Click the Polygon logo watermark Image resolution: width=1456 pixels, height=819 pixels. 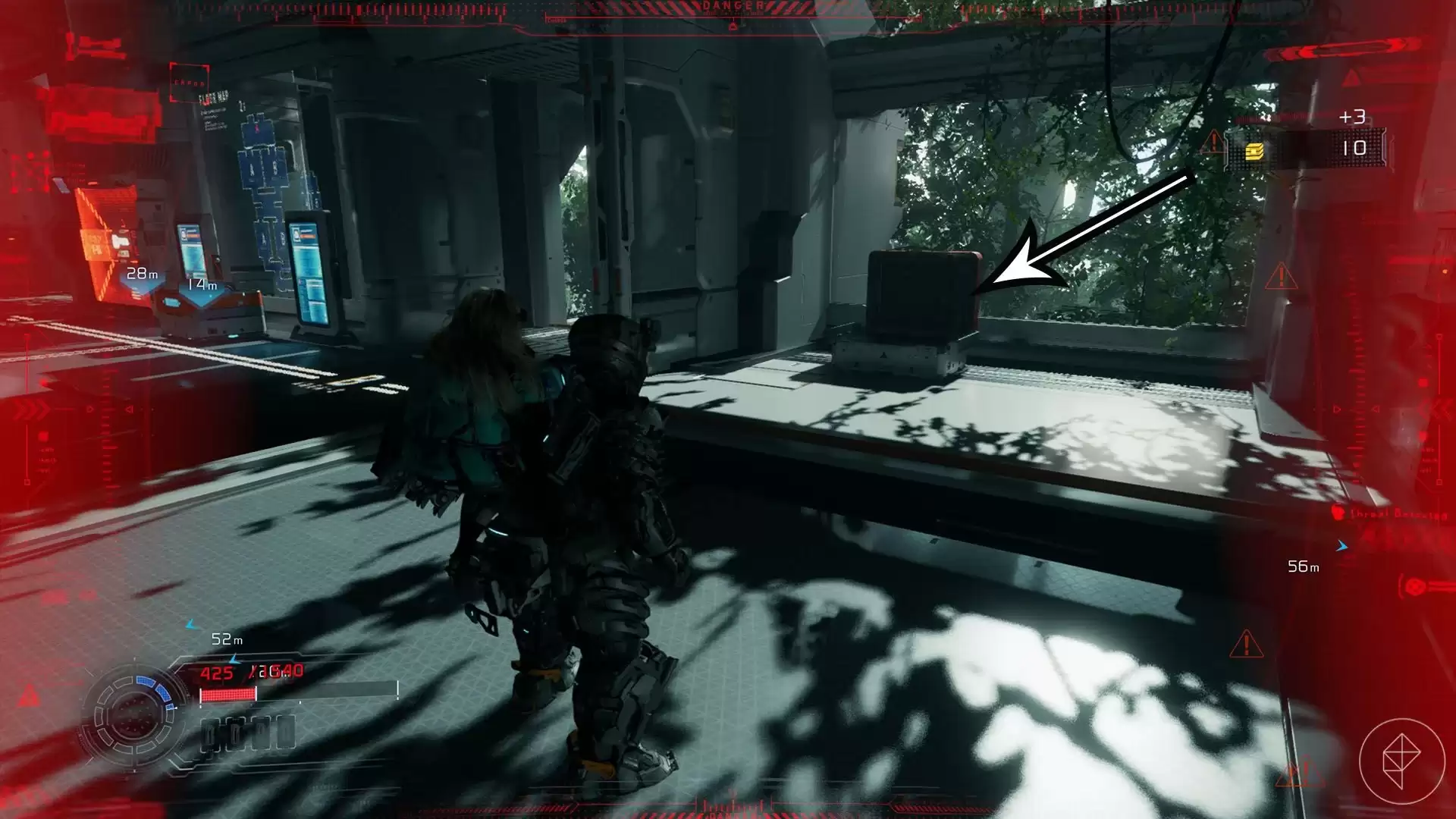1401,761
